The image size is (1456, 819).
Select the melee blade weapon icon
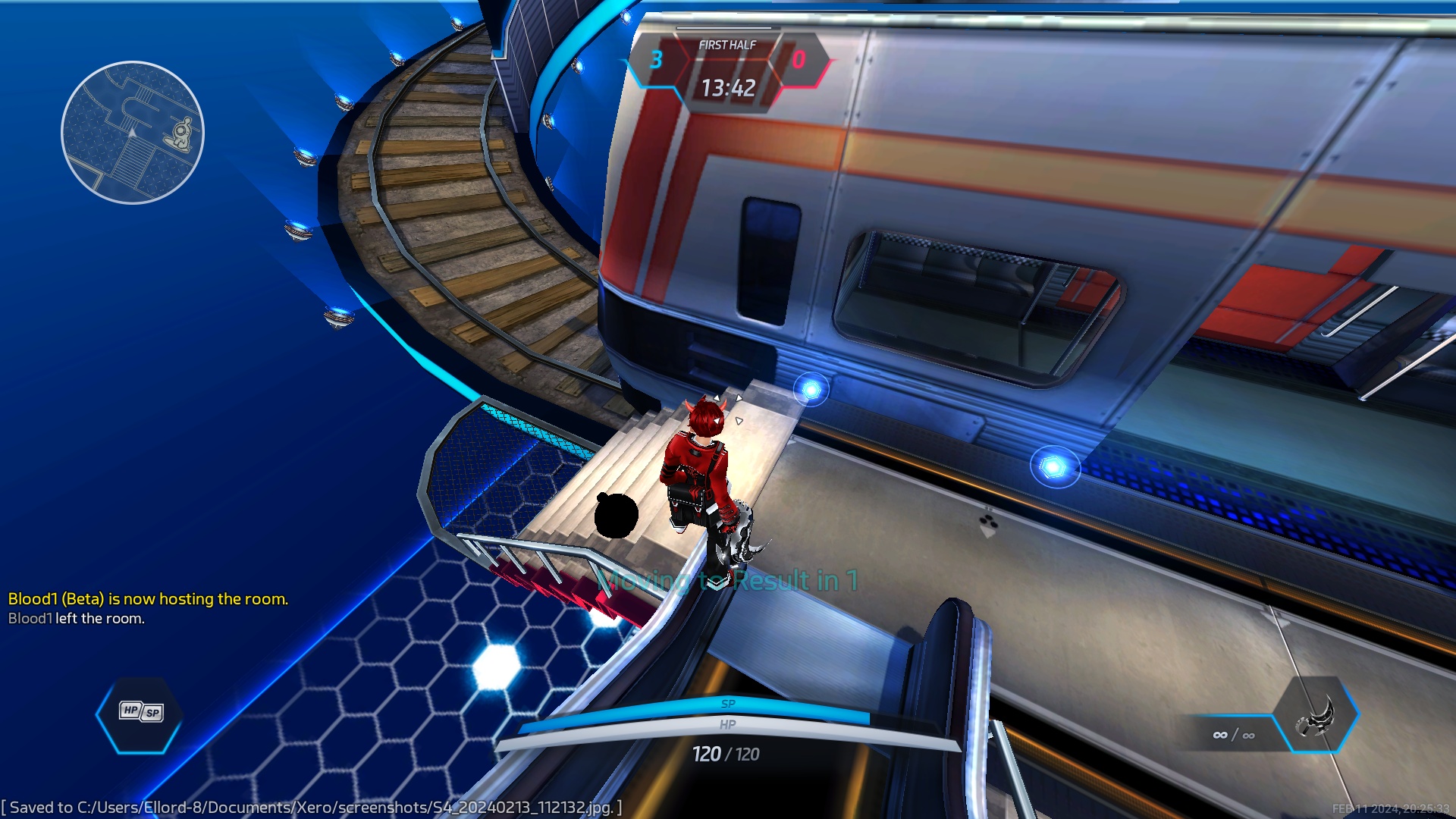coord(1316,715)
